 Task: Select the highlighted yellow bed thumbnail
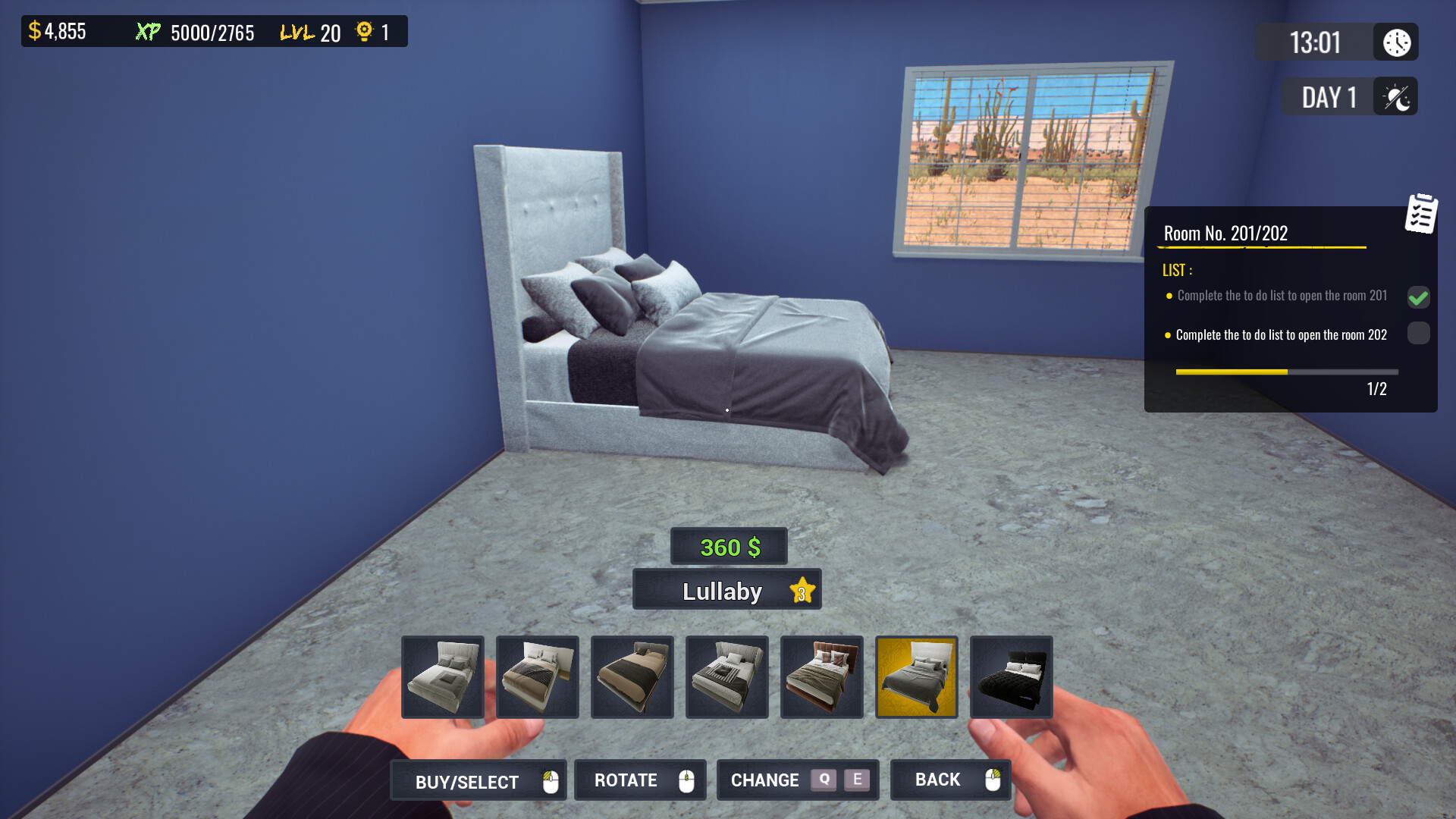tap(916, 676)
